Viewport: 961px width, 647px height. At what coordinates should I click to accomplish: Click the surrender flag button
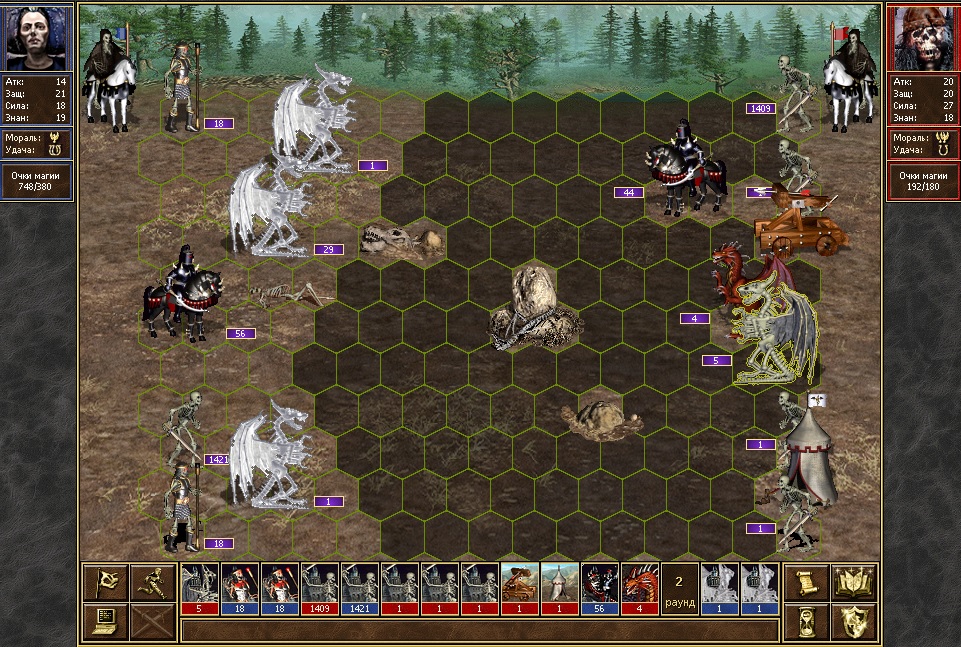point(105,582)
